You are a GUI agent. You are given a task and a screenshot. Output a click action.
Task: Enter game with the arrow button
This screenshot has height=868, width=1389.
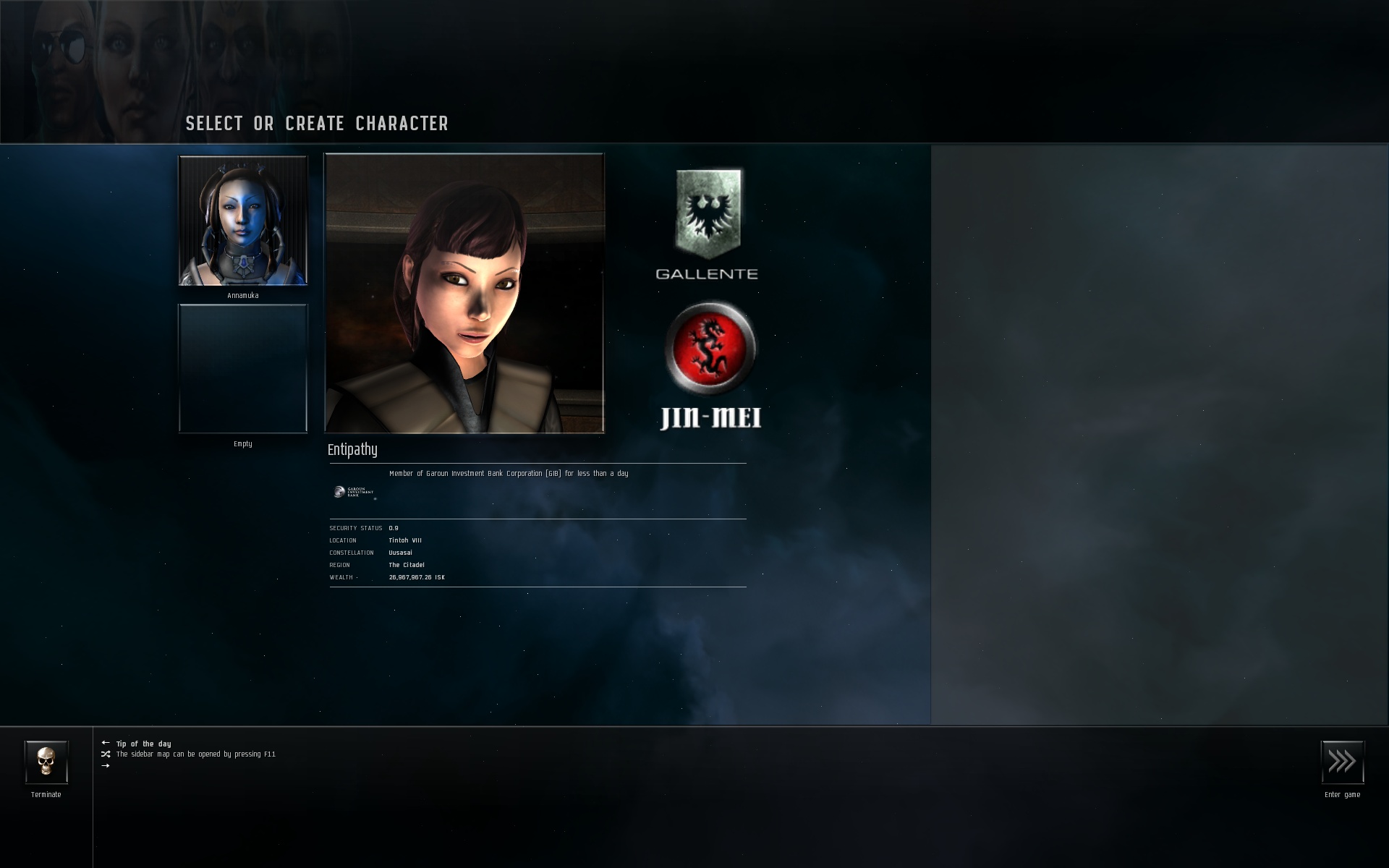click(x=1342, y=762)
